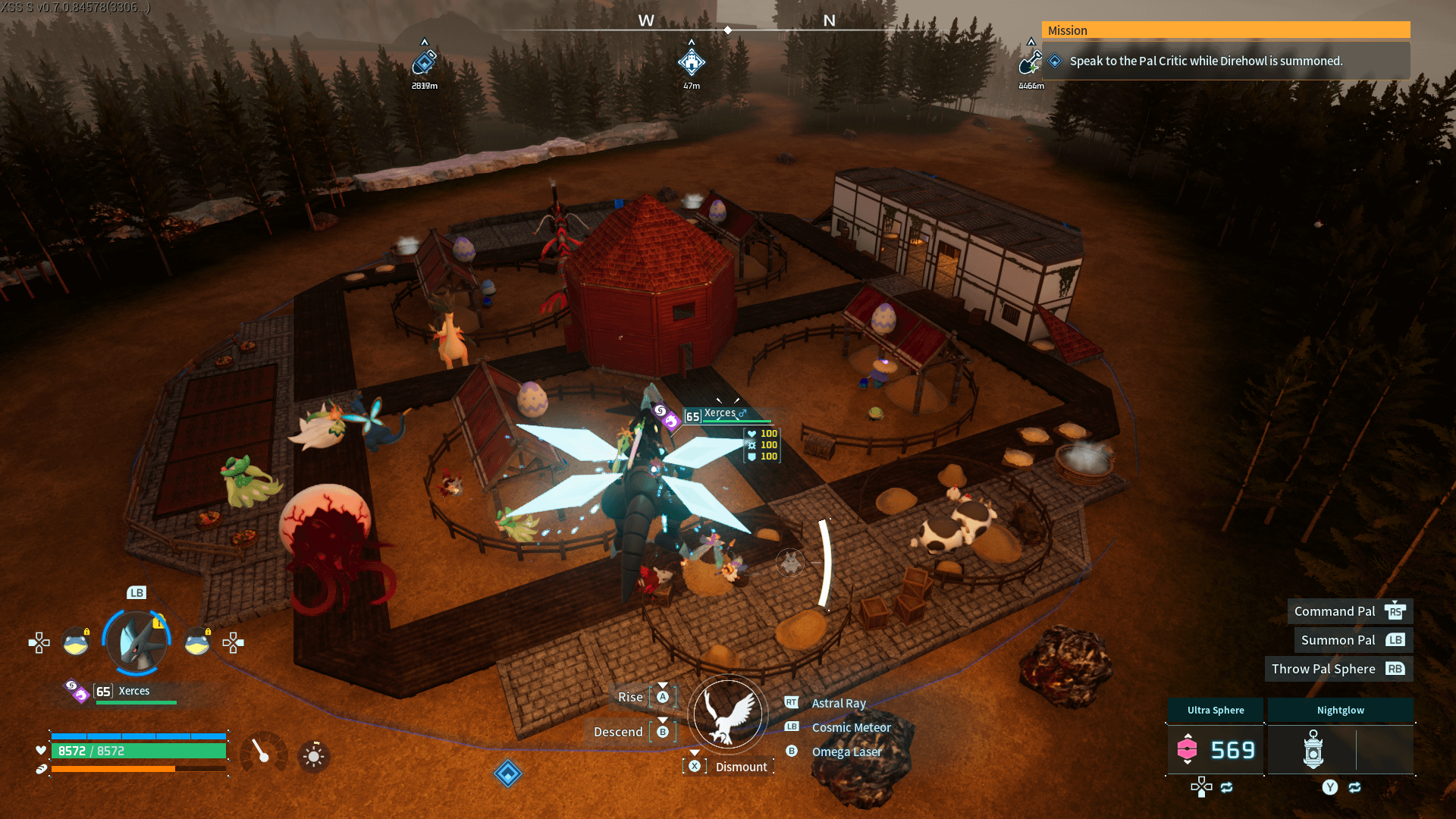The width and height of the screenshot is (1456, 819).
Task: Click the compass marker showing 4464m
Action: click(1030, 62)
